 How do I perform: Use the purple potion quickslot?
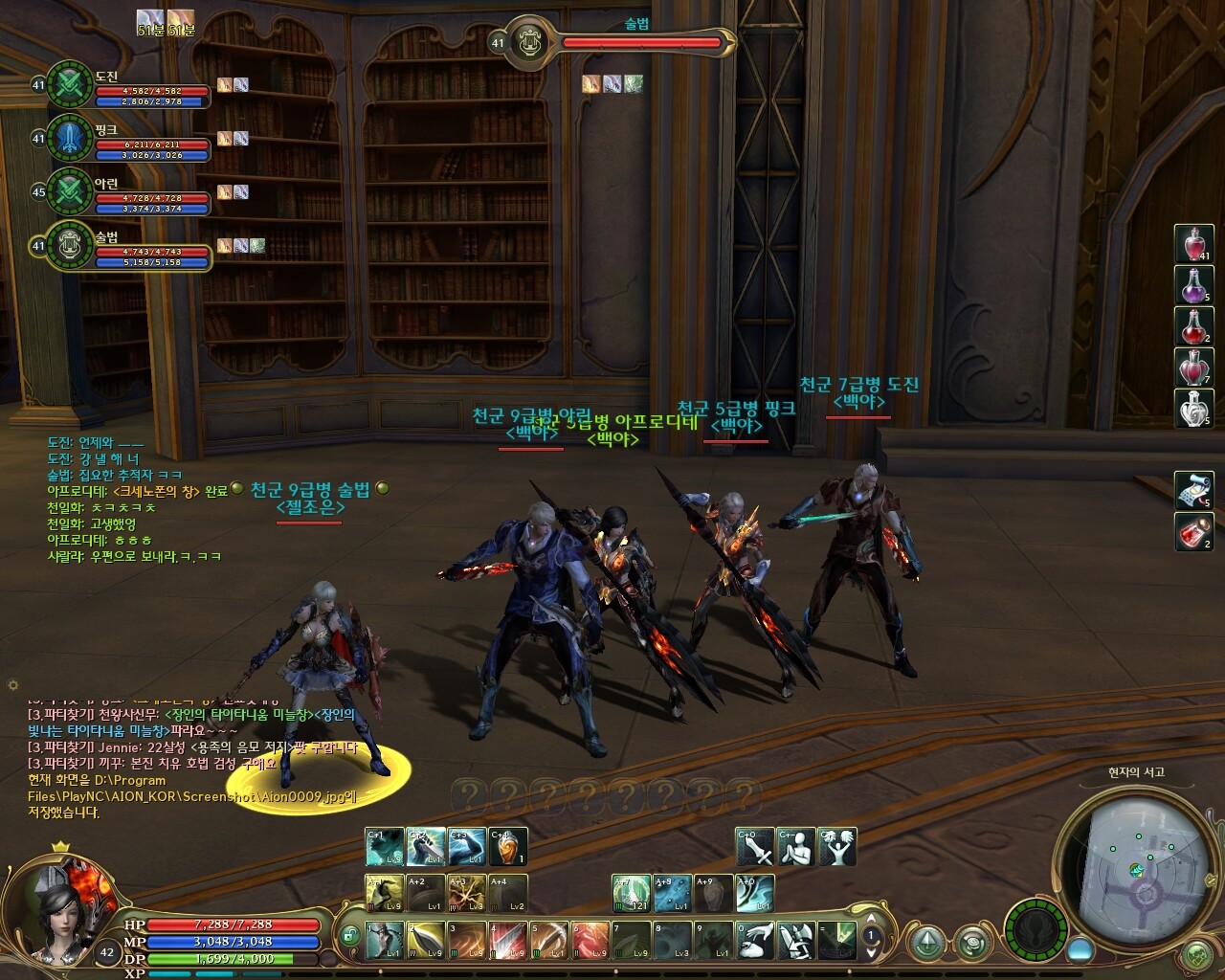point(1193,284)
